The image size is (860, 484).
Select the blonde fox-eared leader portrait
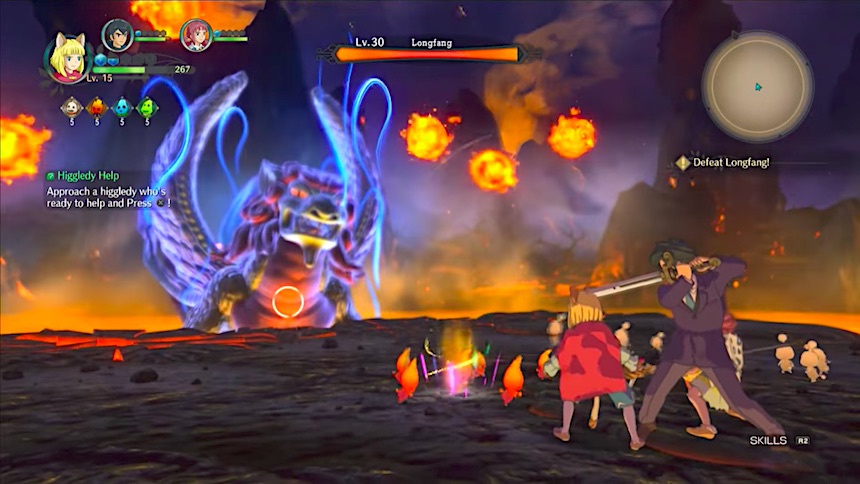(x=69, y=58)
